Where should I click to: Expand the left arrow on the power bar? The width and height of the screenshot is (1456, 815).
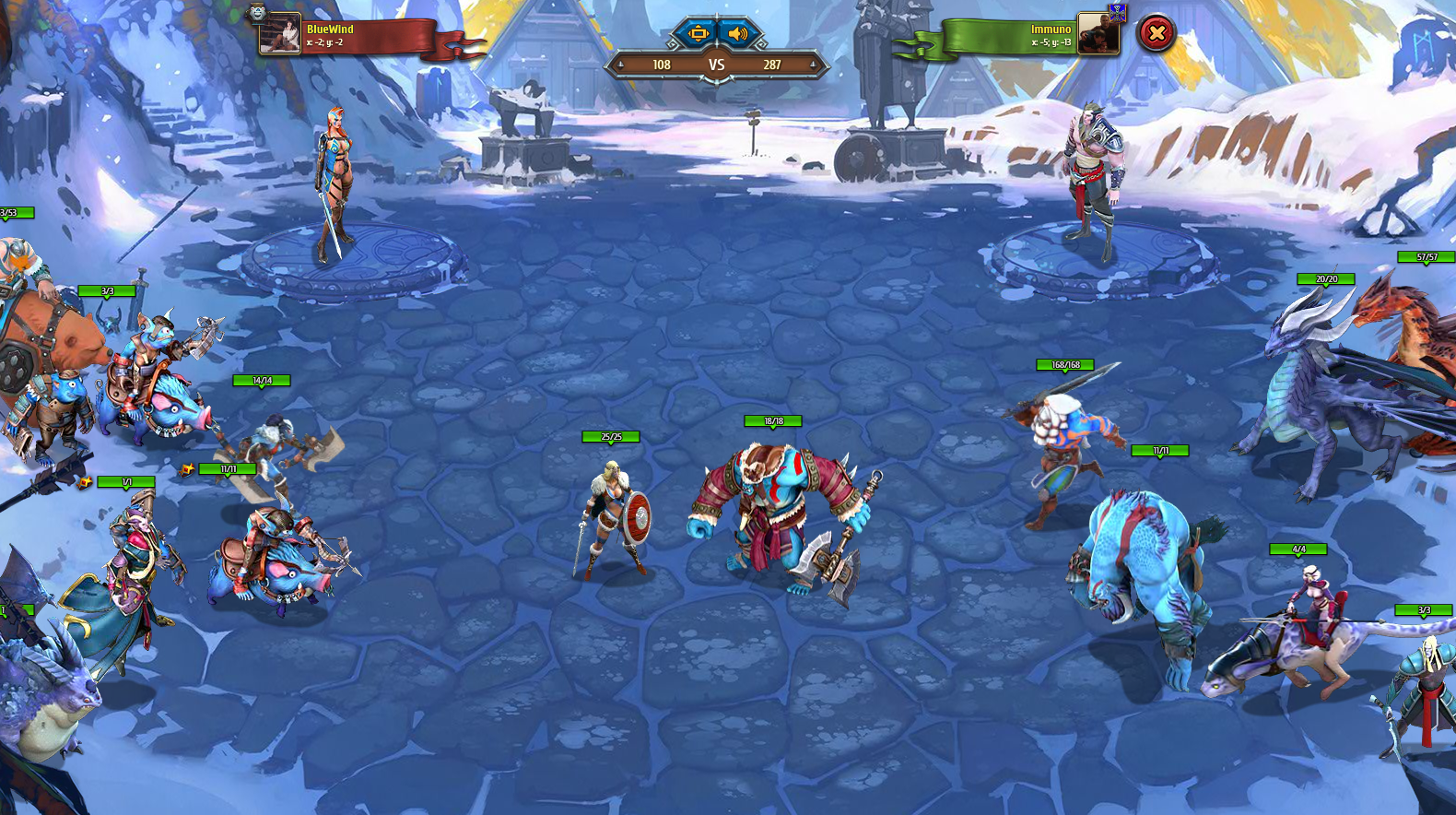[620, 65]
